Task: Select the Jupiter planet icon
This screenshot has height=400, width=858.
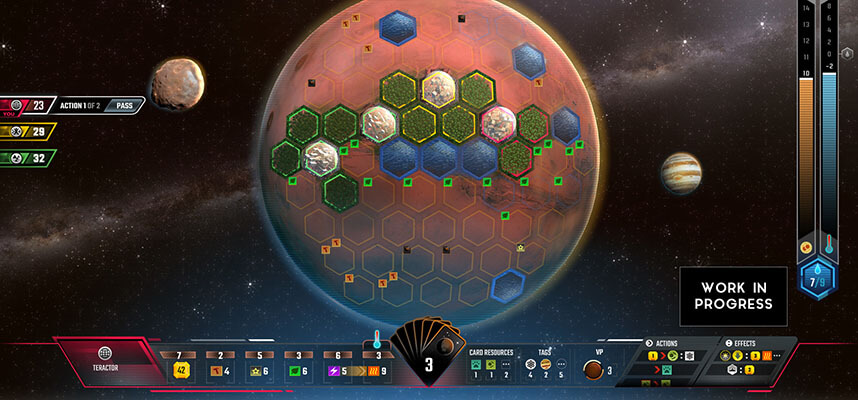Action: click(681, 173)
